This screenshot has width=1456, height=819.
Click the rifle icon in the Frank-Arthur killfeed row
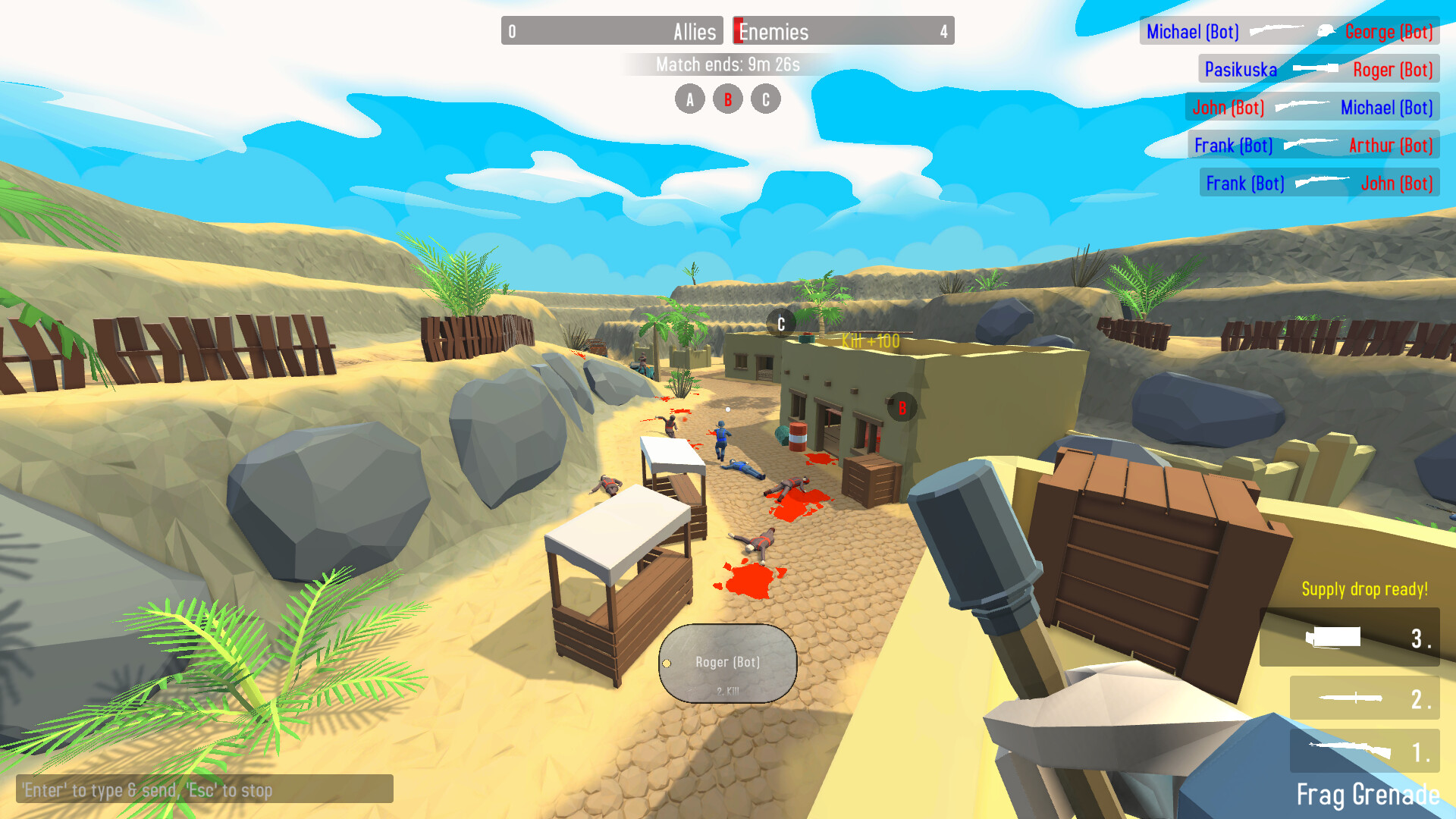point(1311,145)
